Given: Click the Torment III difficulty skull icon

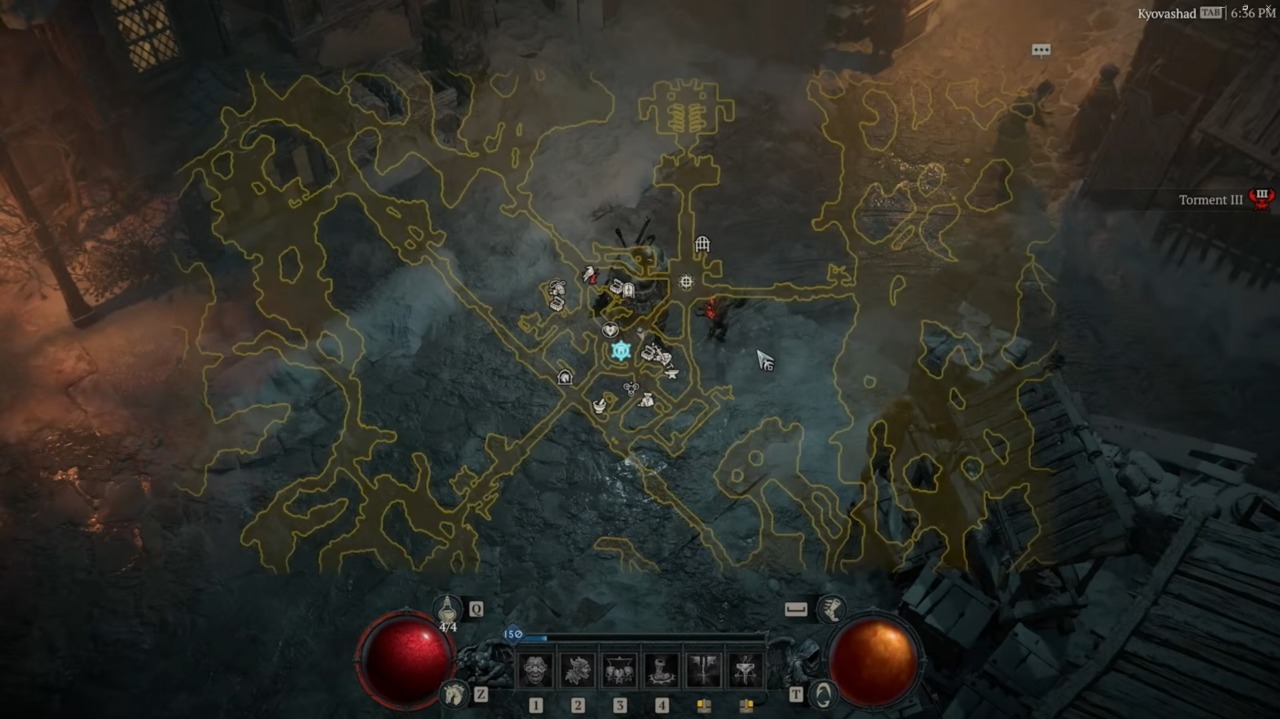Looking at the screenshot, I should click(x=1262, y=199).
